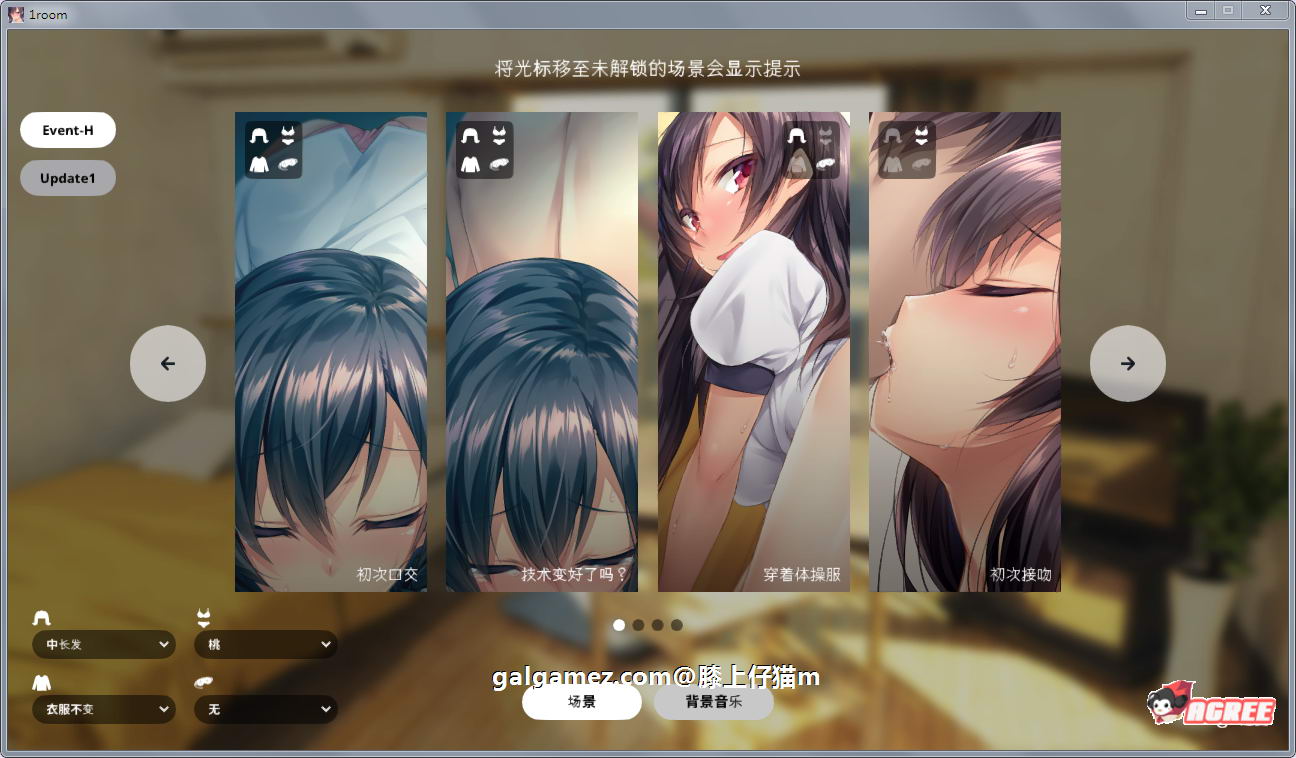Click the shirt badge on the 技术变好了吗 thumbnail

tap(471, 165)
